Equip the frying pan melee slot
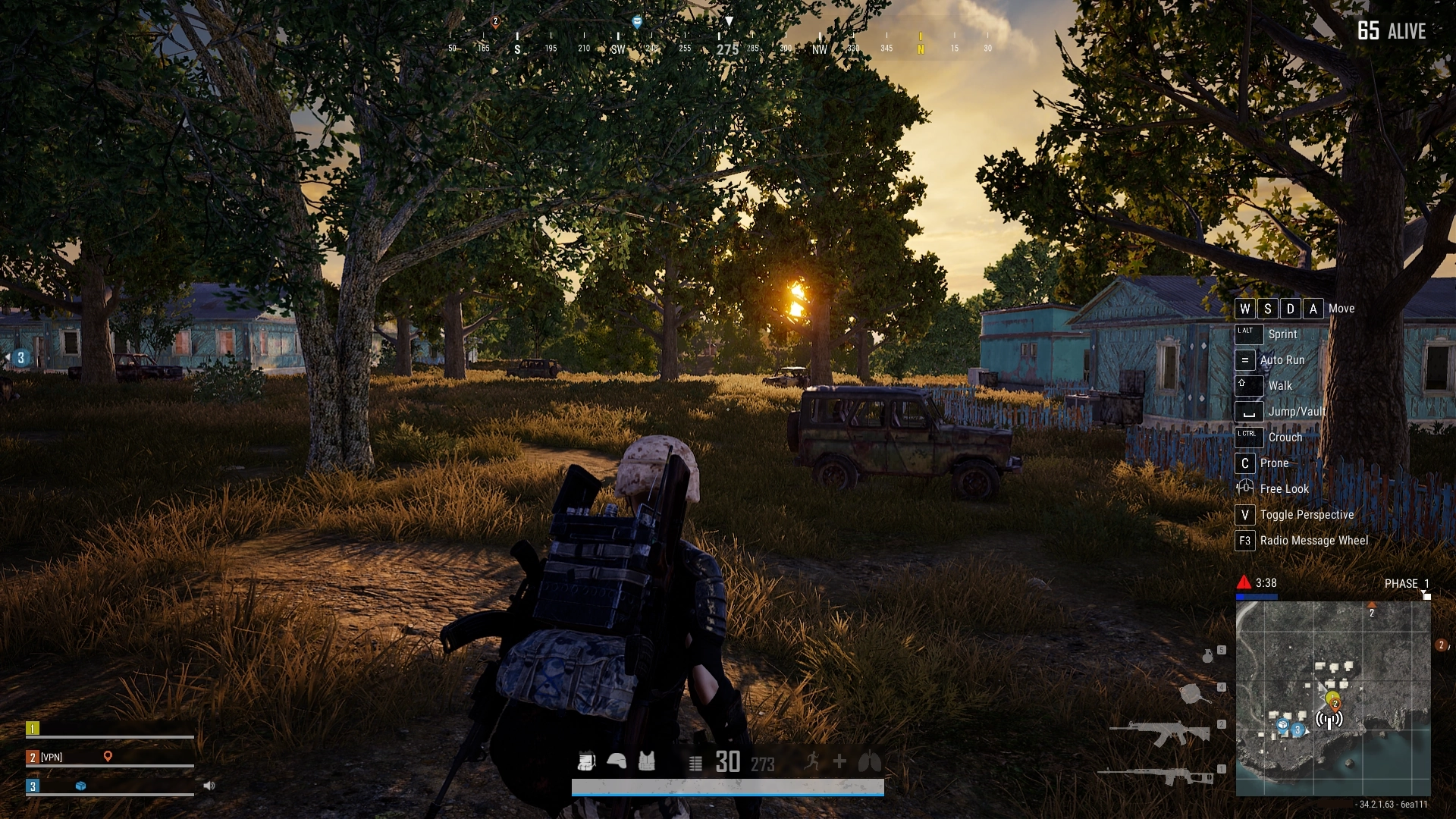Viewport: 1456px width, 819px height. (x=1193, y=693)
